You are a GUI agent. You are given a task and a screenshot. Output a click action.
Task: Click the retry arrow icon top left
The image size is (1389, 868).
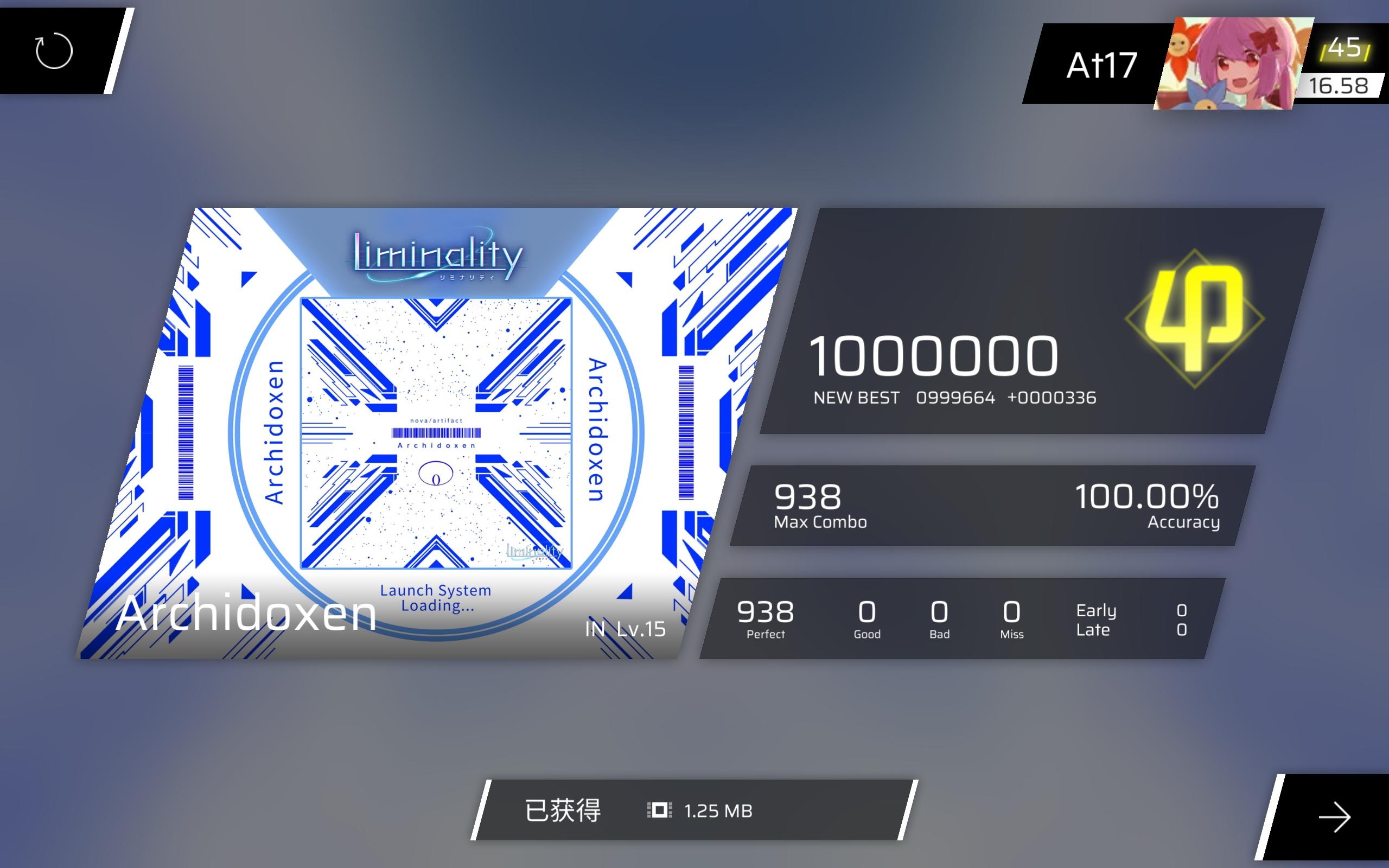(54, 52)
